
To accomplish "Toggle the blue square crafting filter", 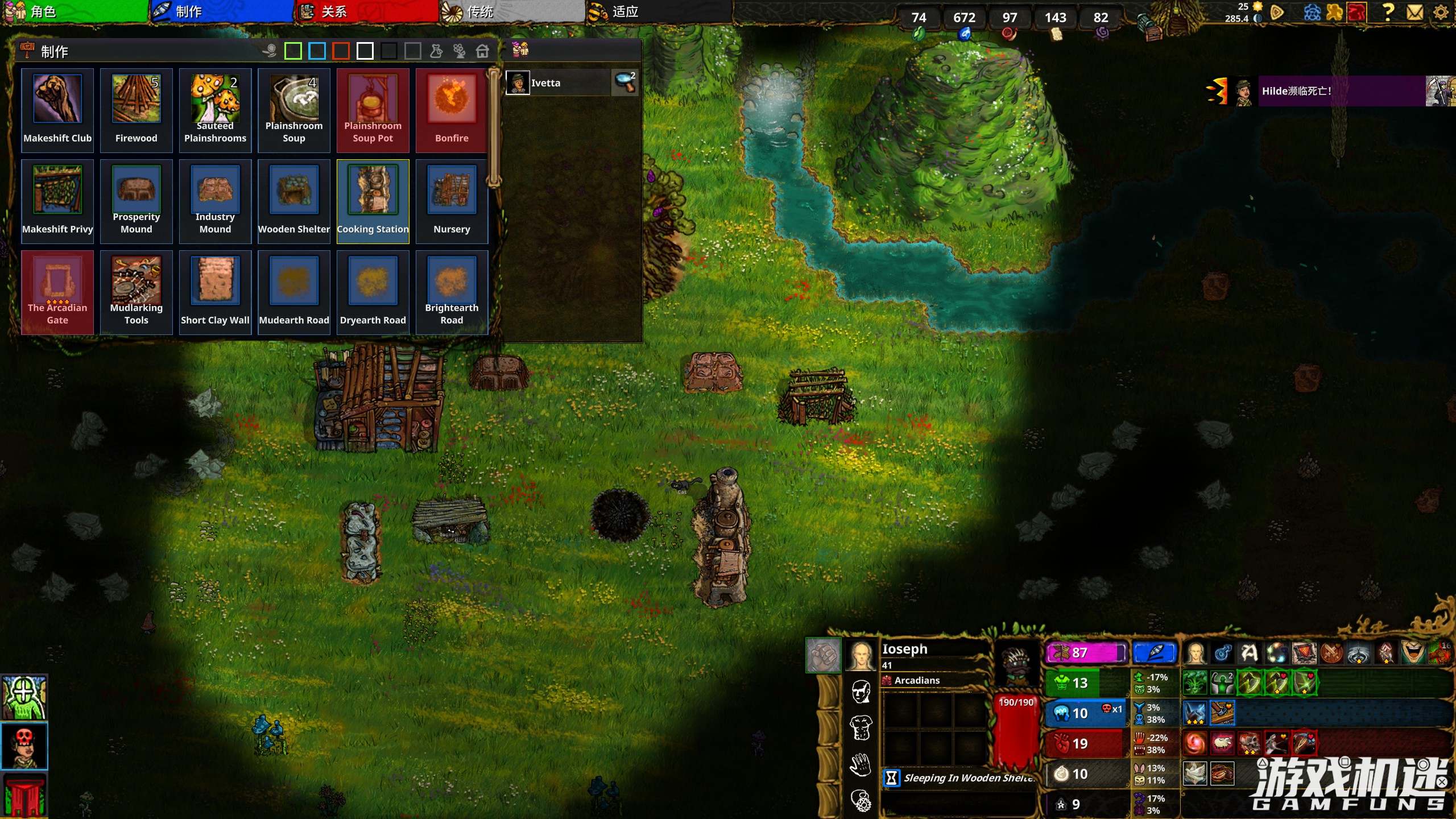I will pyautogui.click(x=317, y=51).
